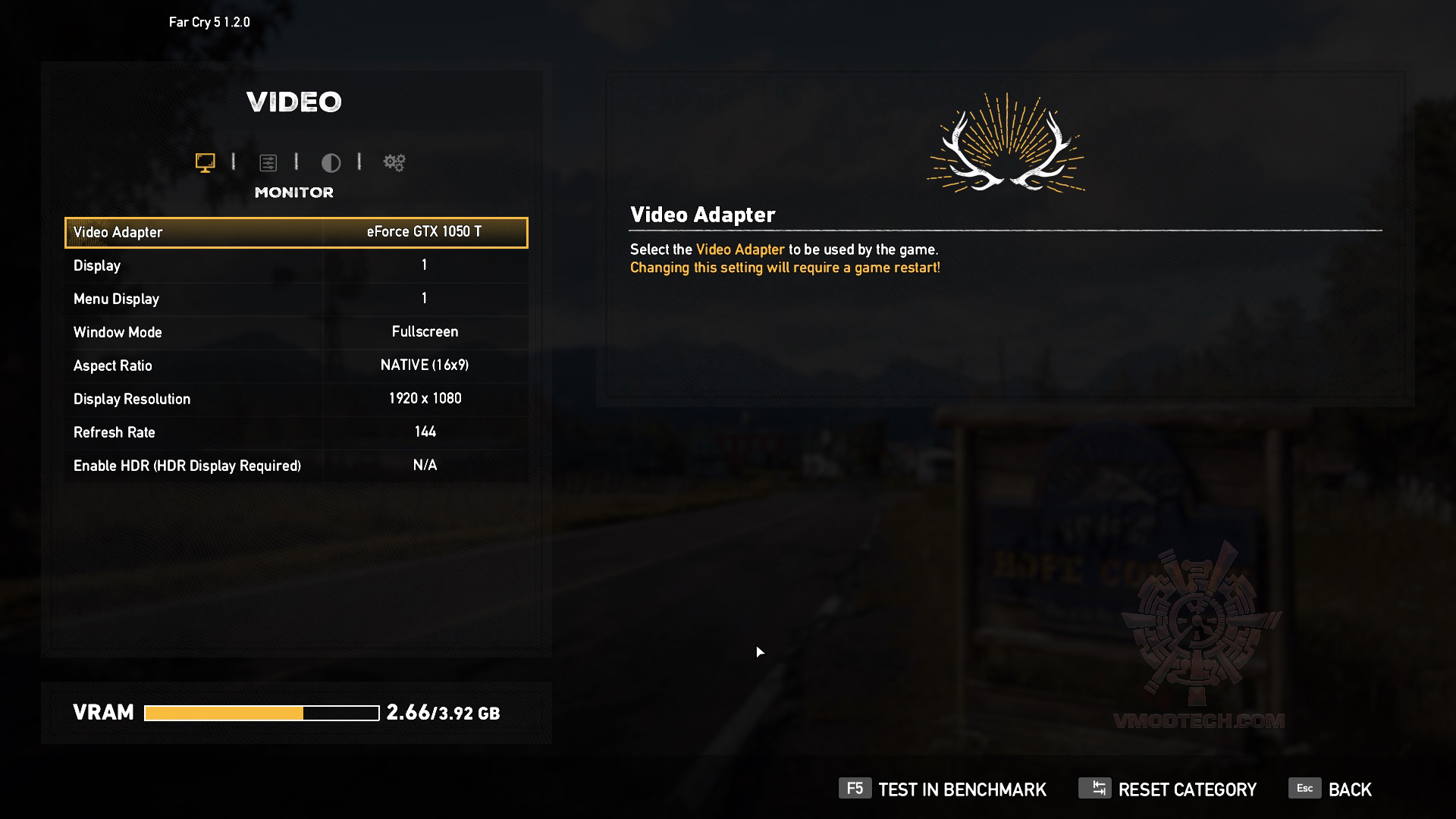Select the Video Adapter setting row

pos(296,232)
